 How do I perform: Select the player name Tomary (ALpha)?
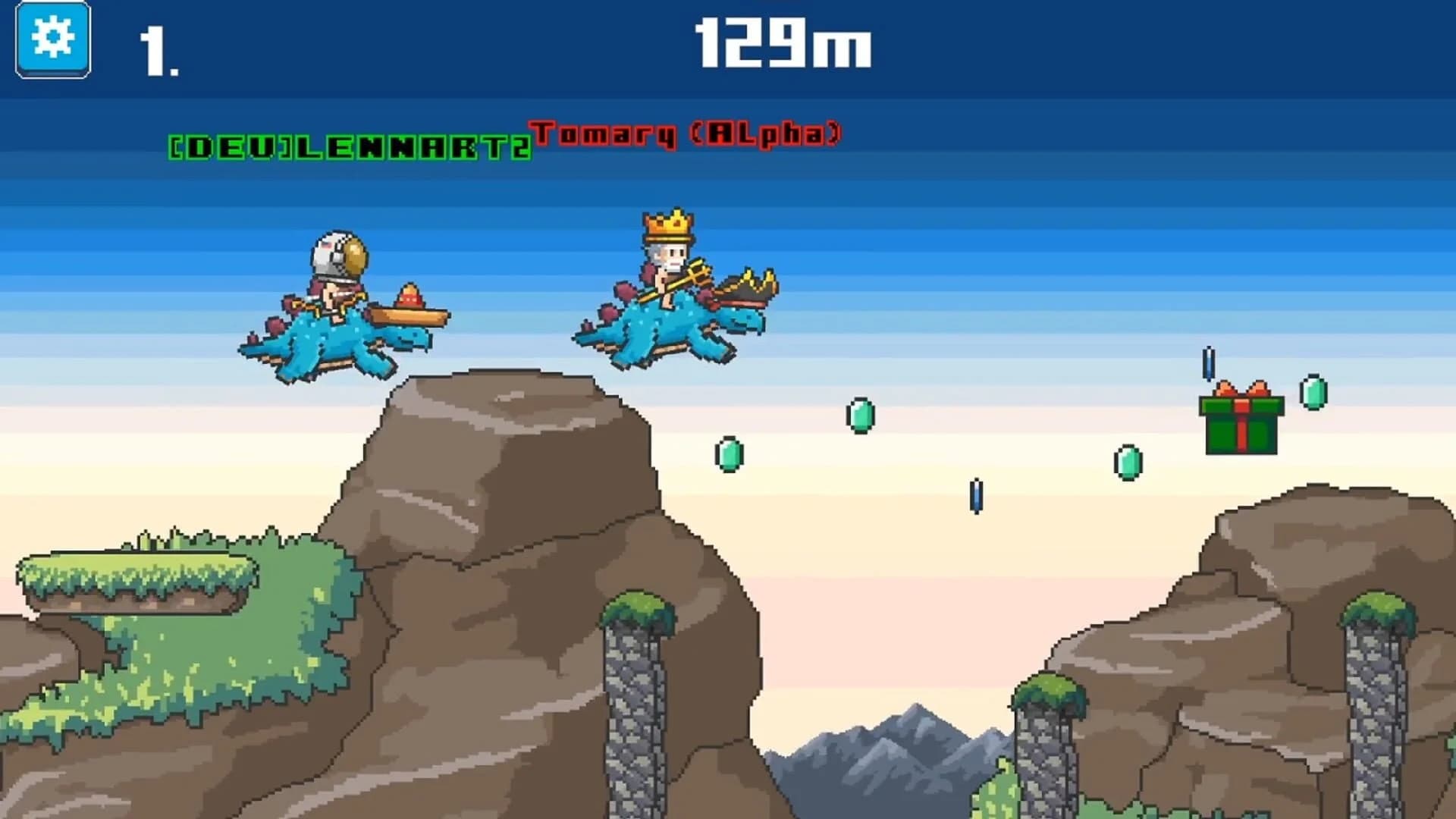[x=686, y=135]
